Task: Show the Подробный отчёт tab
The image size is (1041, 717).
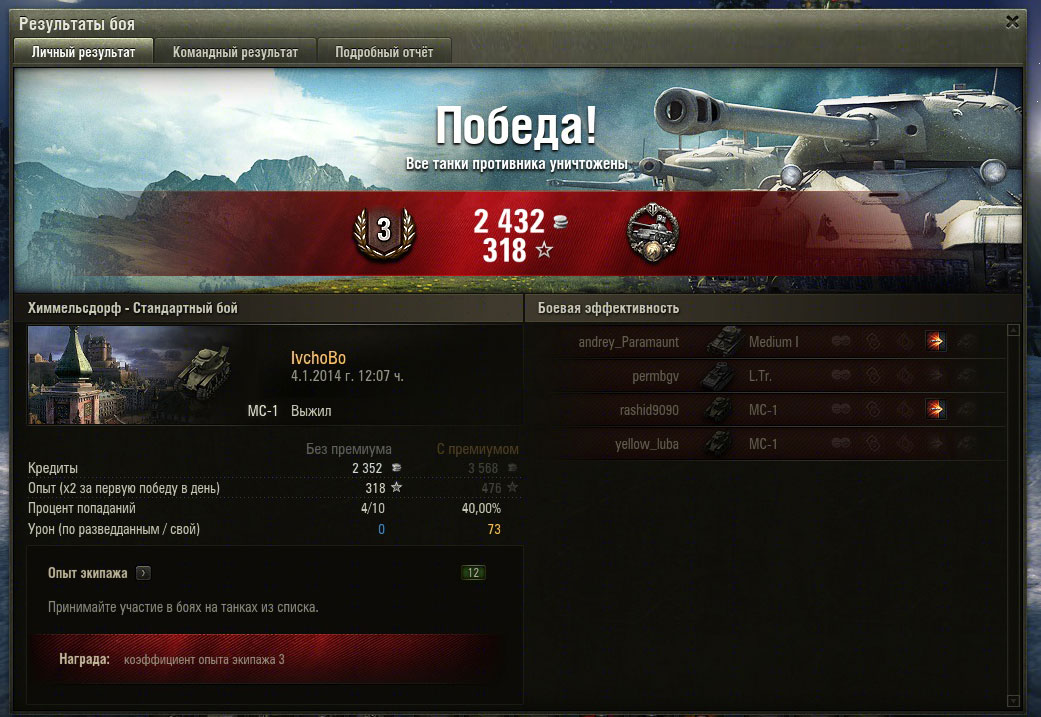Action: (384, 52)
